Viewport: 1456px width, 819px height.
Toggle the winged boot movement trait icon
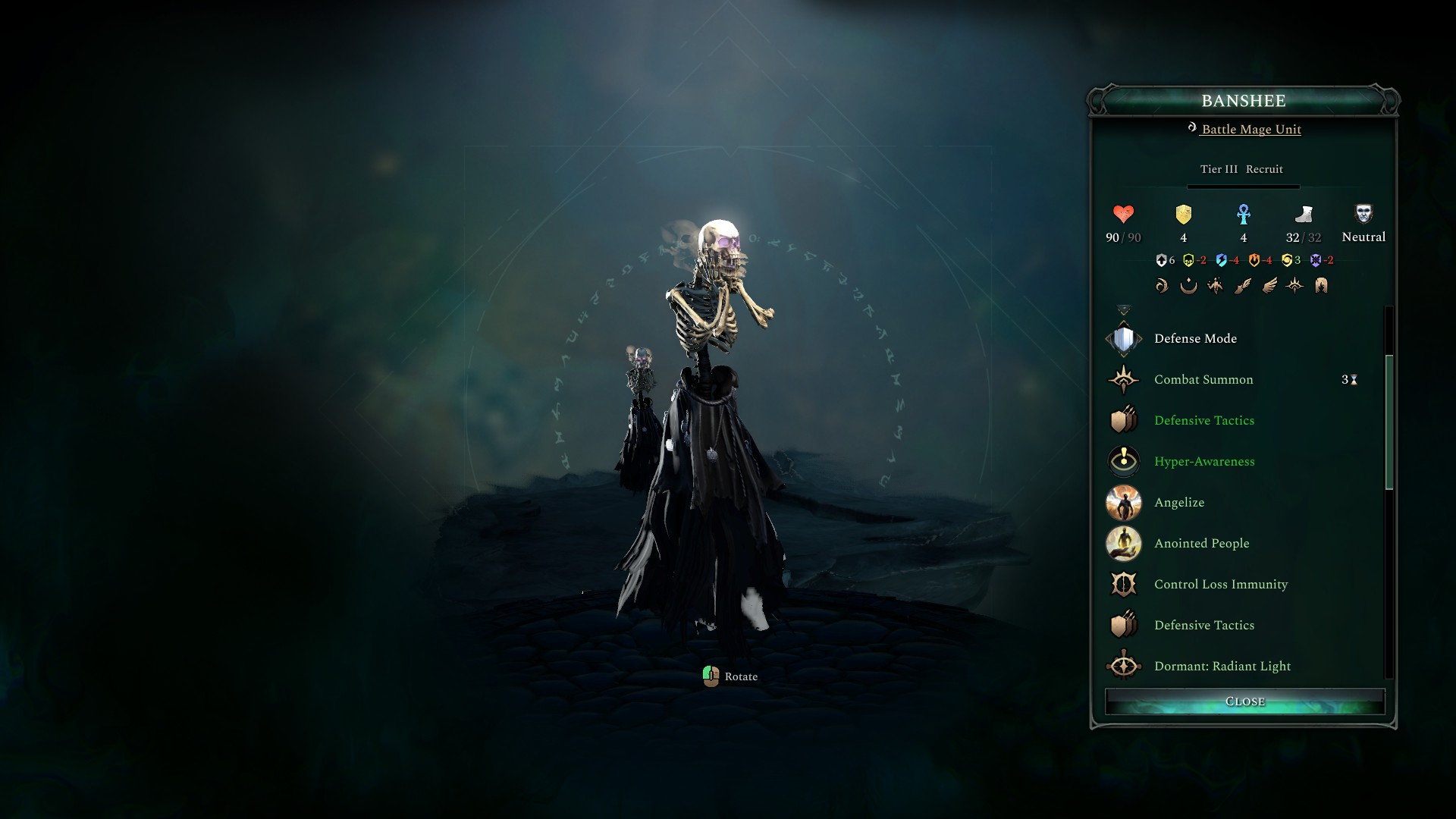click(1242, 286)
